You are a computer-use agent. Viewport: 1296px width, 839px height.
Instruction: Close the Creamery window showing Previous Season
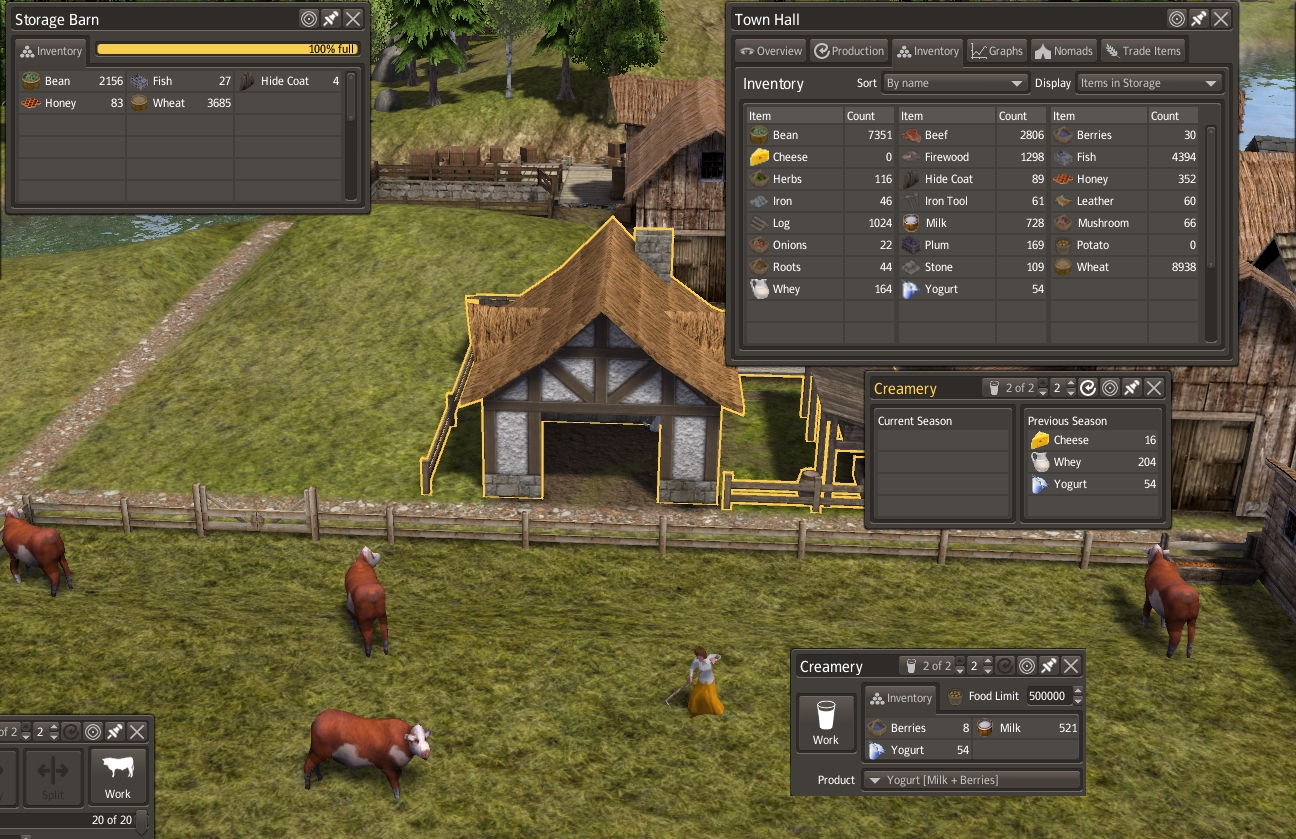coord(1154,388)
